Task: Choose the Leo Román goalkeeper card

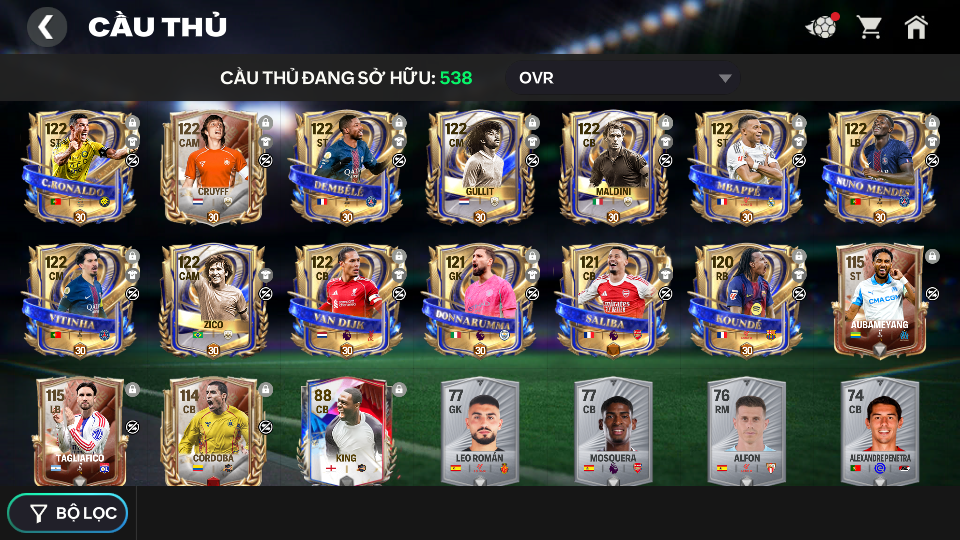Action: point(478,432)
